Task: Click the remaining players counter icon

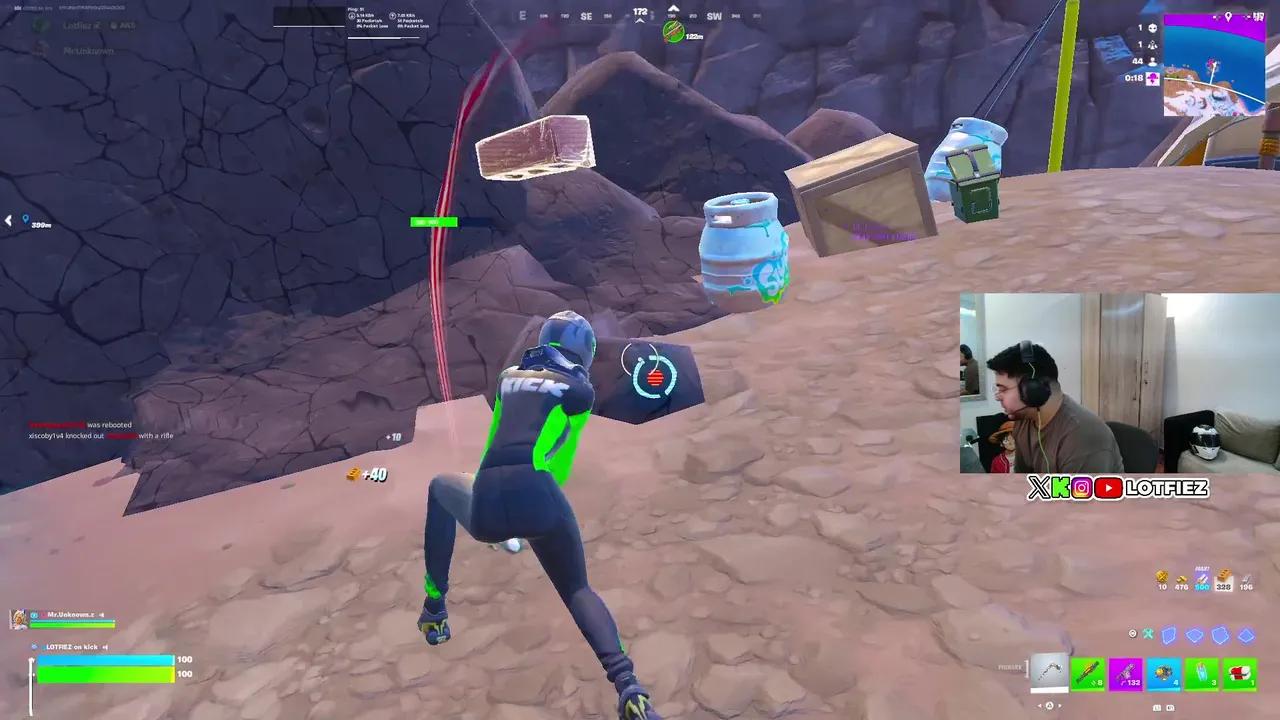Action: pyautogui.click(x=1153, y=61)
